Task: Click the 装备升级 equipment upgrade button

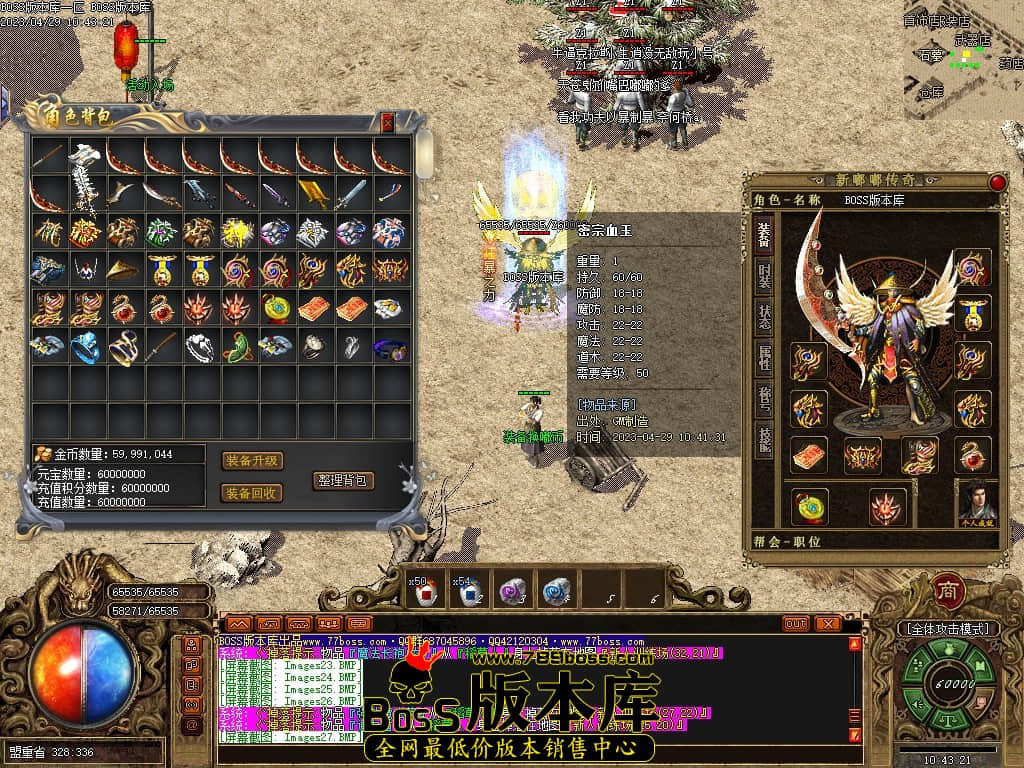Action: pos(252,461)
